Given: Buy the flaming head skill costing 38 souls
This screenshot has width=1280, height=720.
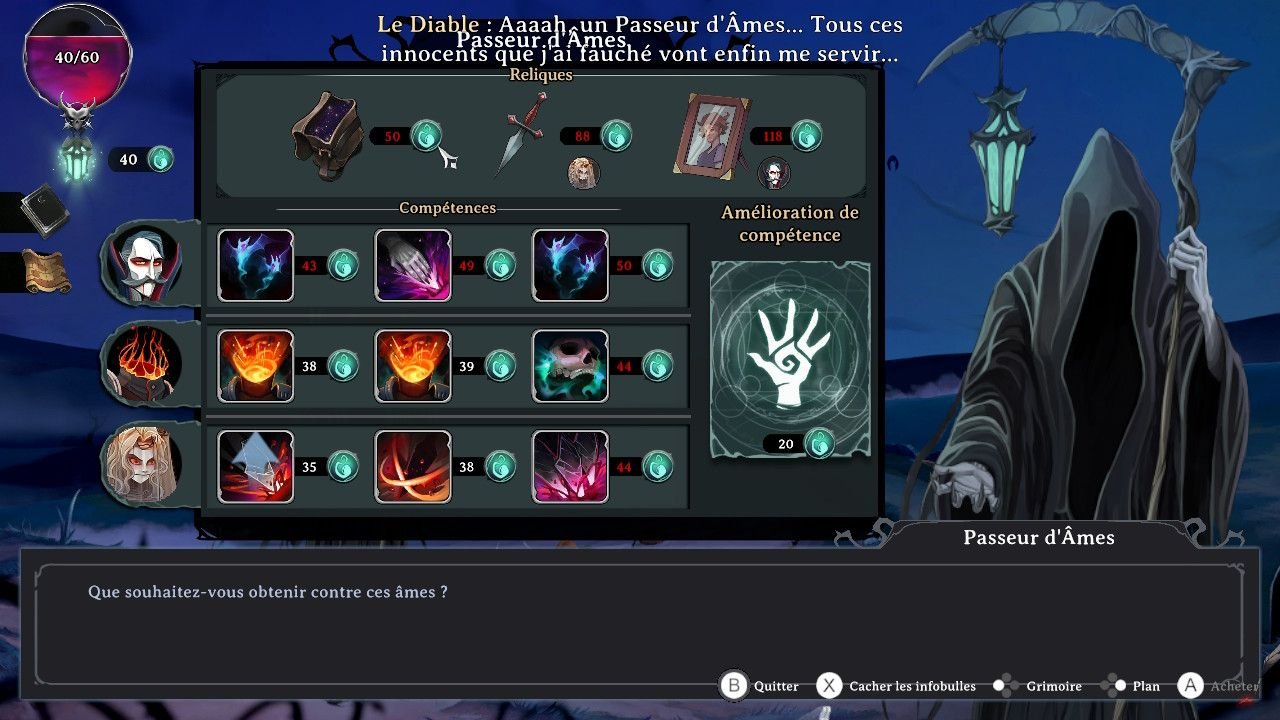Looking at the screenshot, I should point(256,366).
